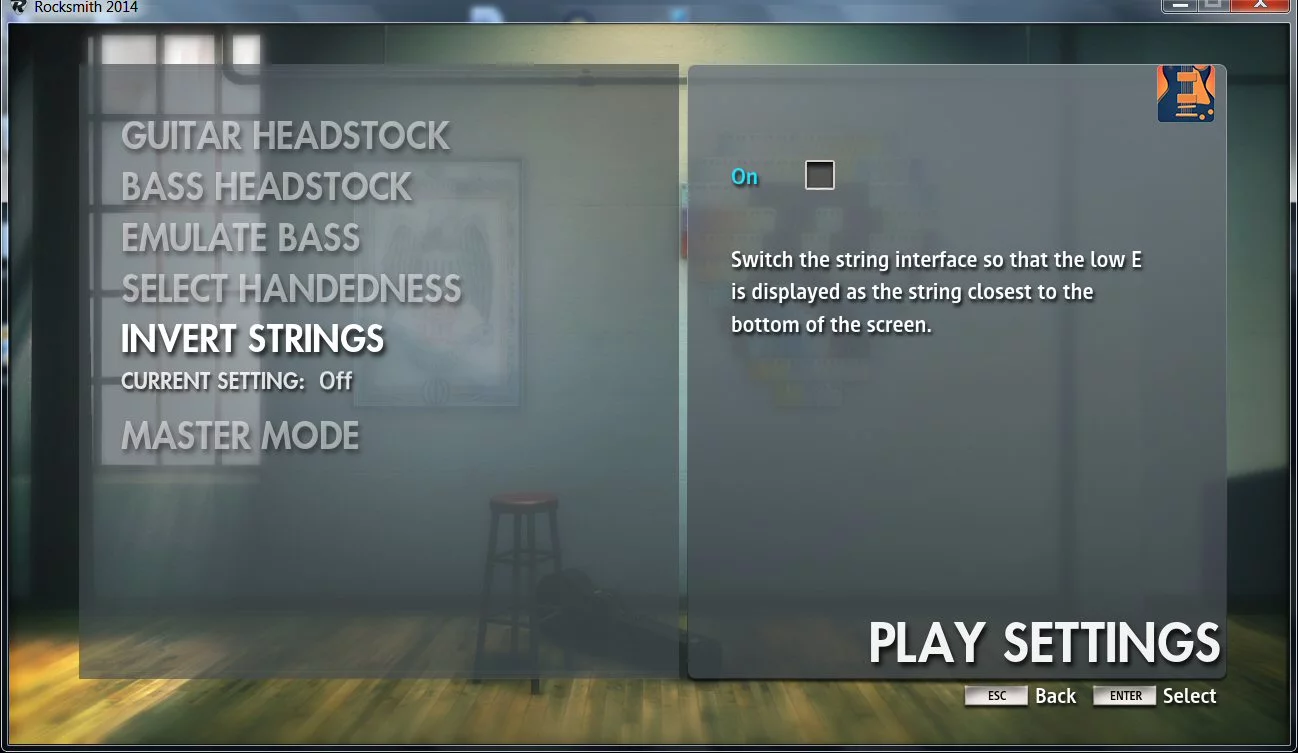
Task: Click the electric guitar icon in the settings panel
Action: [1185, 93]
